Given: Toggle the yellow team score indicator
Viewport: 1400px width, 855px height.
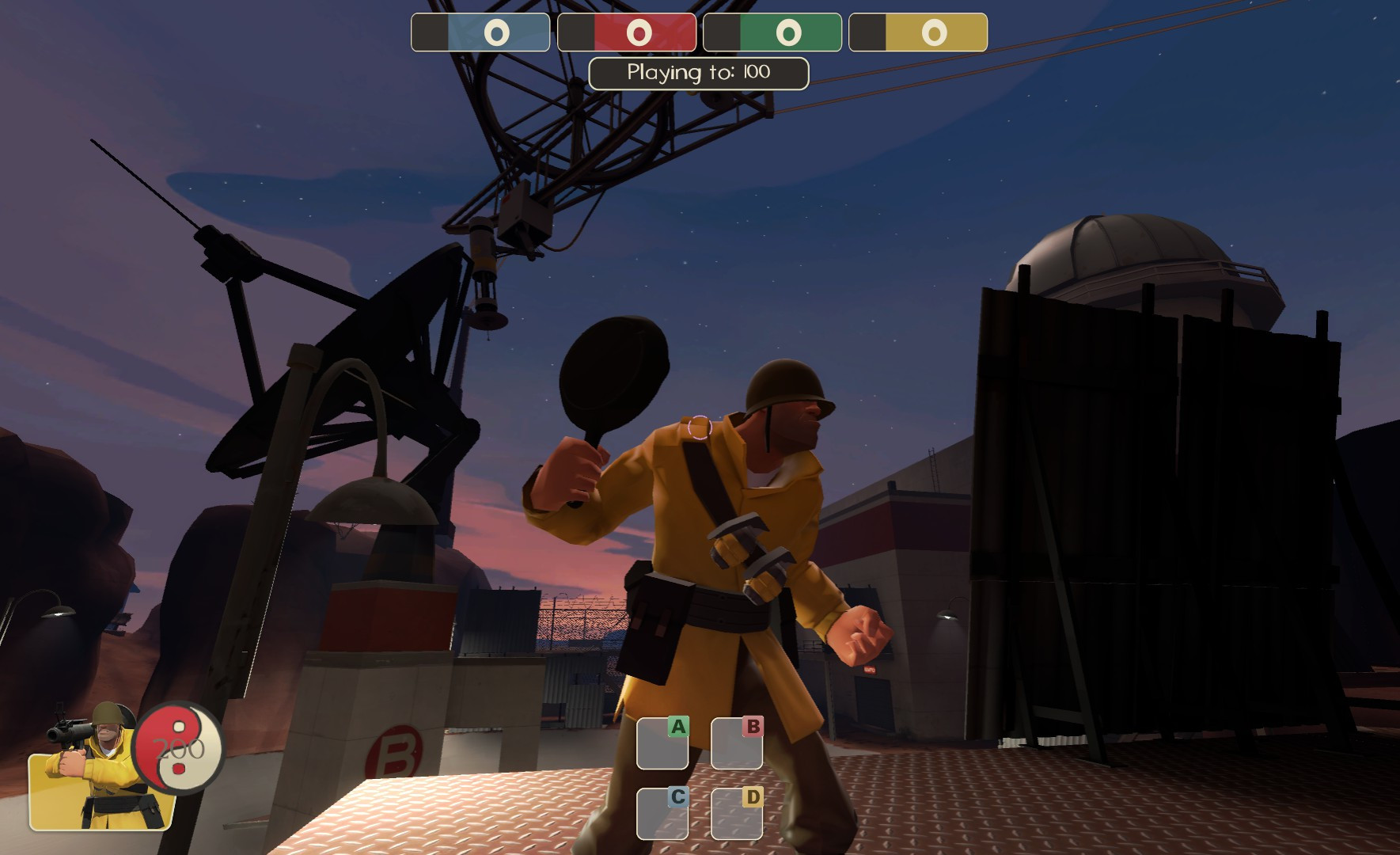Looking at the screenshot, I should pyautogui.click(x=935, y=32).
